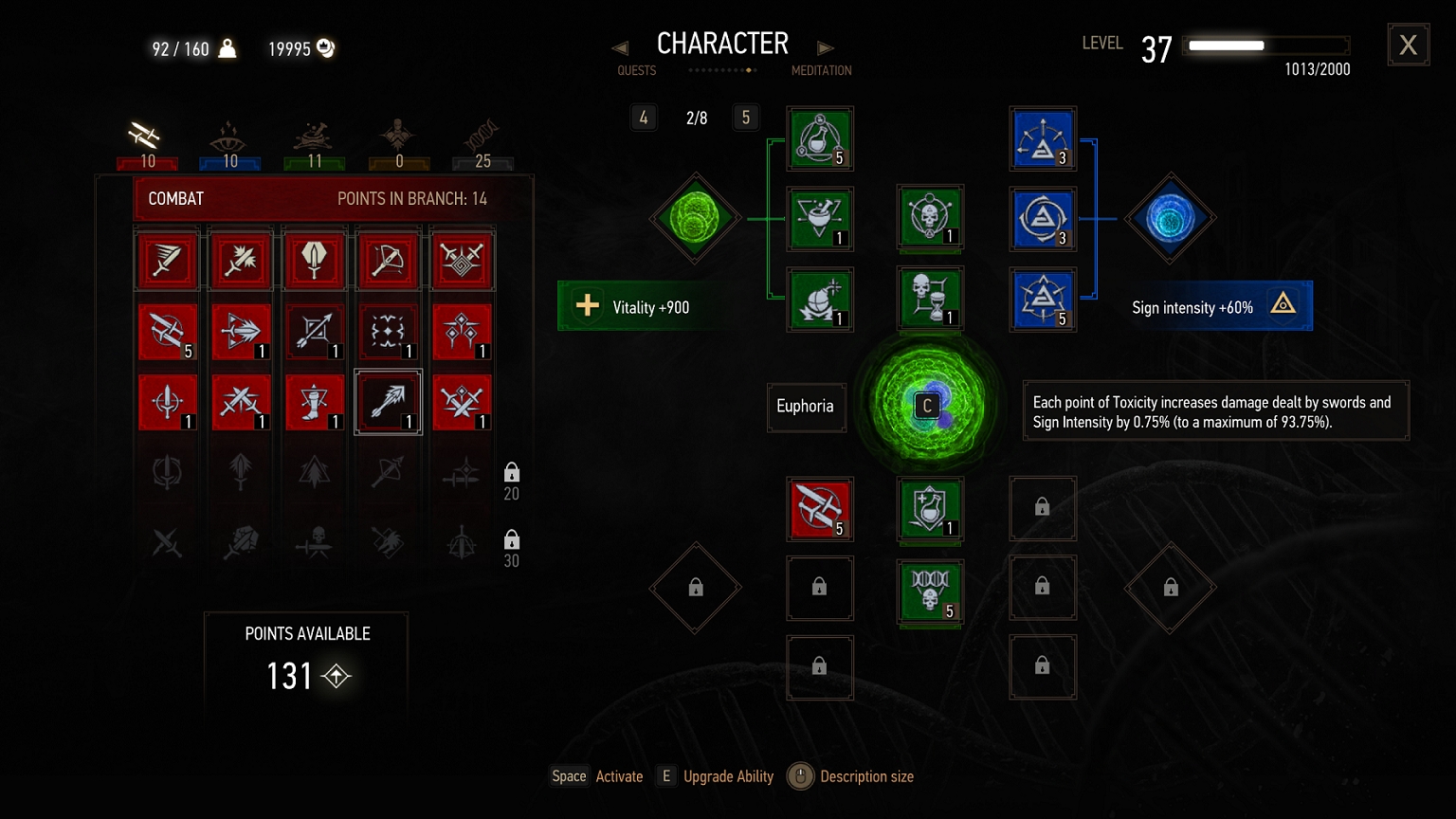Click the right arrow beside the CHARACTER title
The width and height of the screenshot is (1456, 819).
tap(826, 46)
